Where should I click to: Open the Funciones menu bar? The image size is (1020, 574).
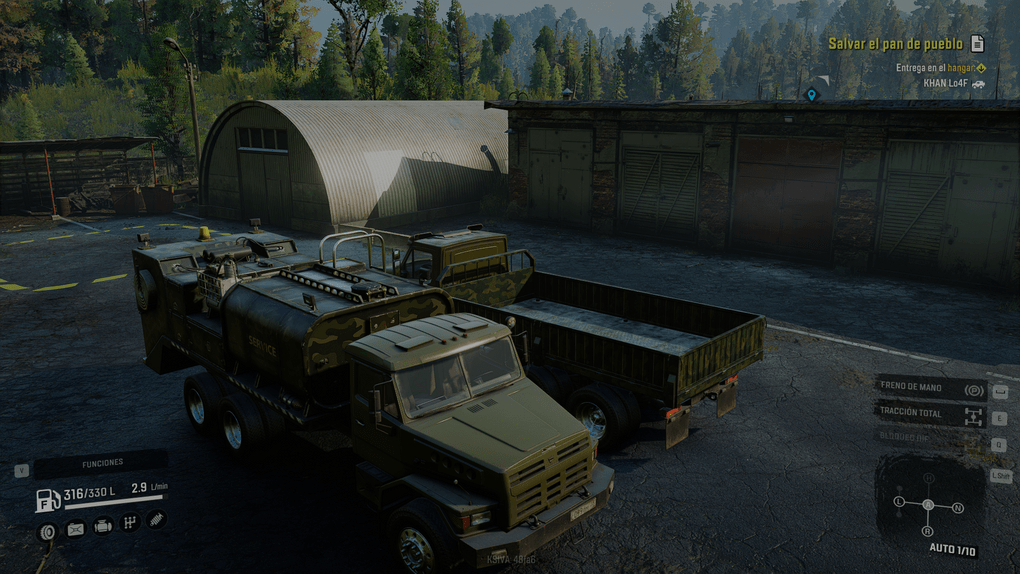click(101, 463)
